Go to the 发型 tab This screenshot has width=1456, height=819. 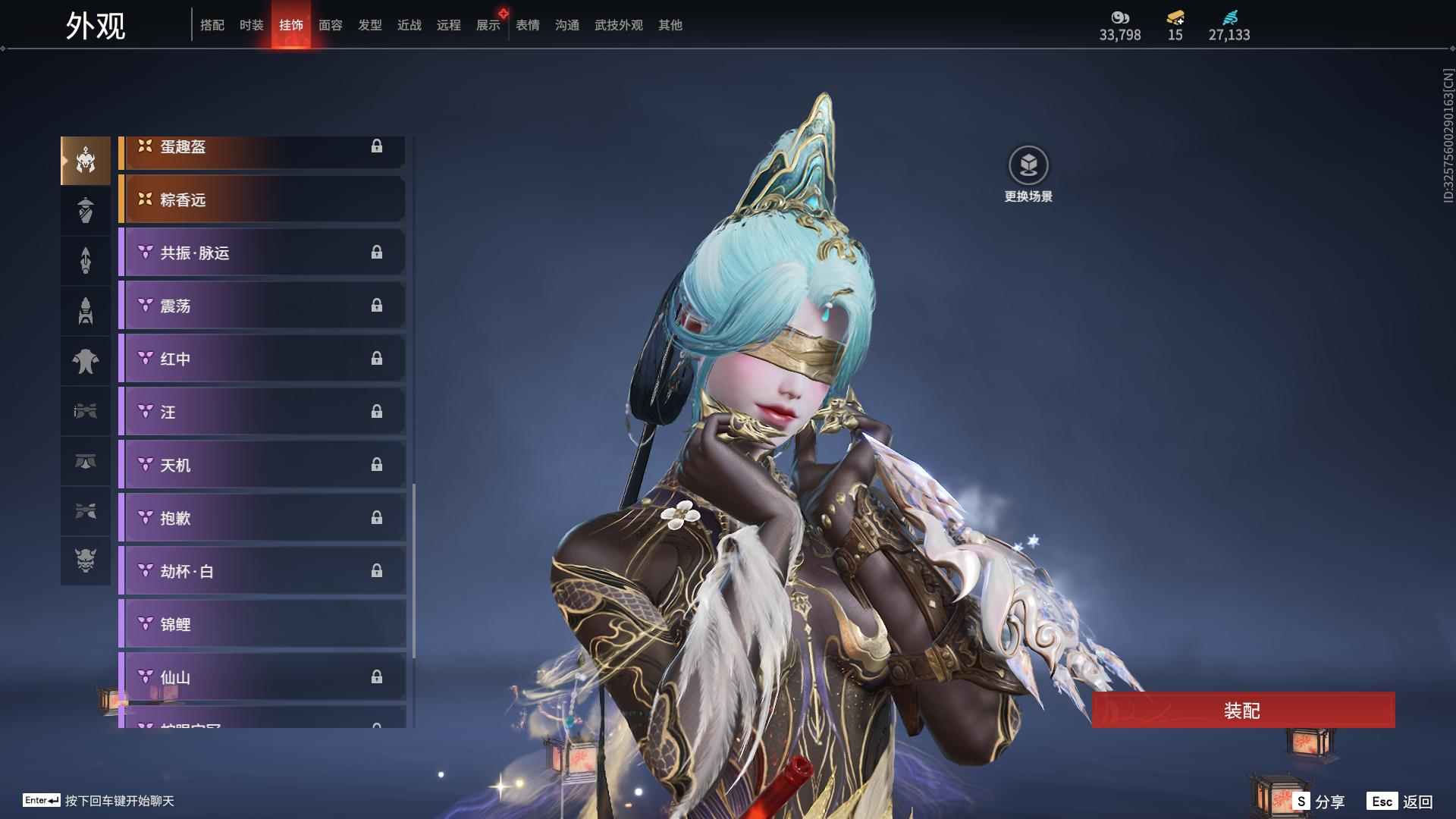click(x=370, y=25)
